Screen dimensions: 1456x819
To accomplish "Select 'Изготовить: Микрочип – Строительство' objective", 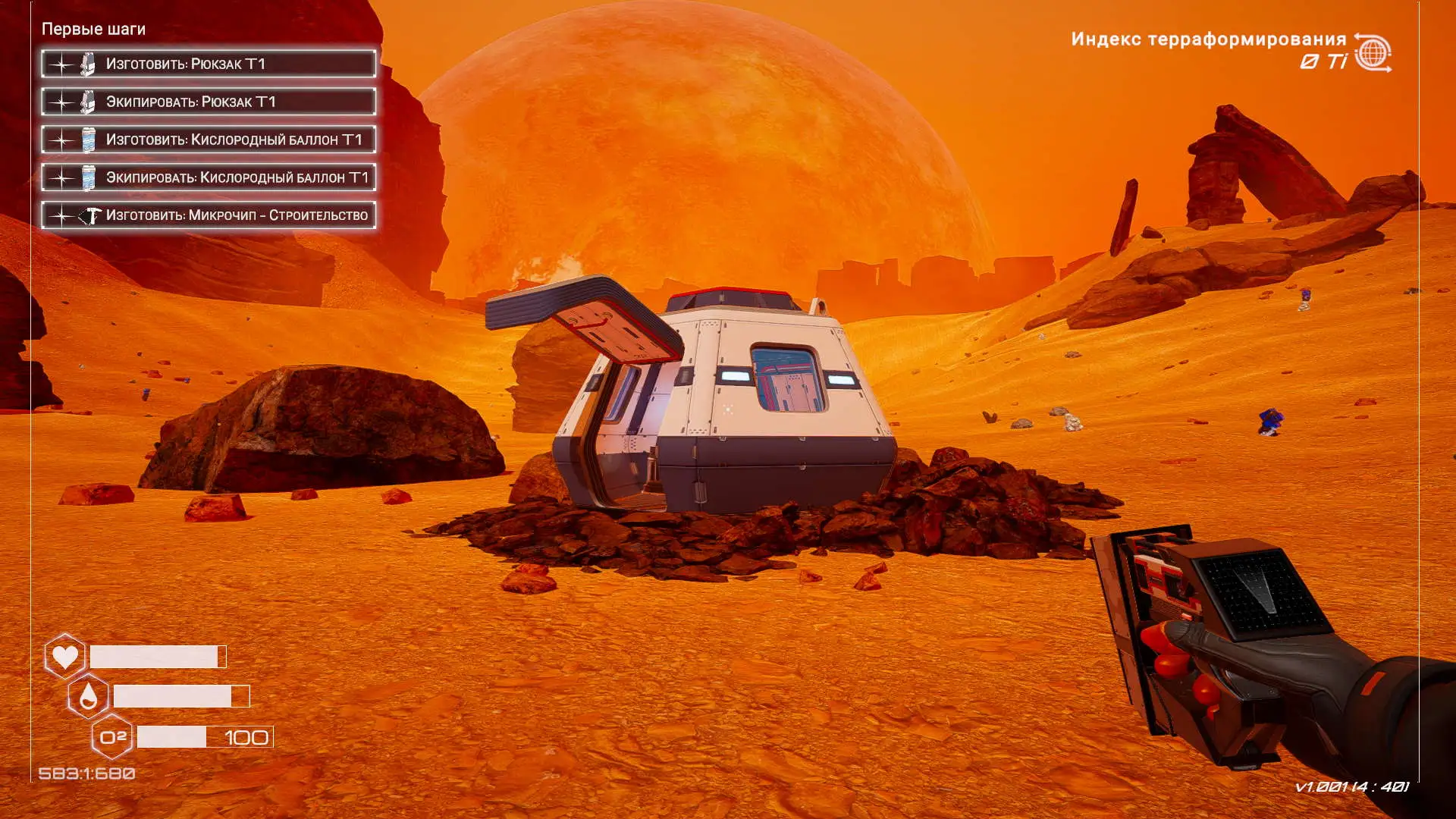I will click(x=209, y=215).
